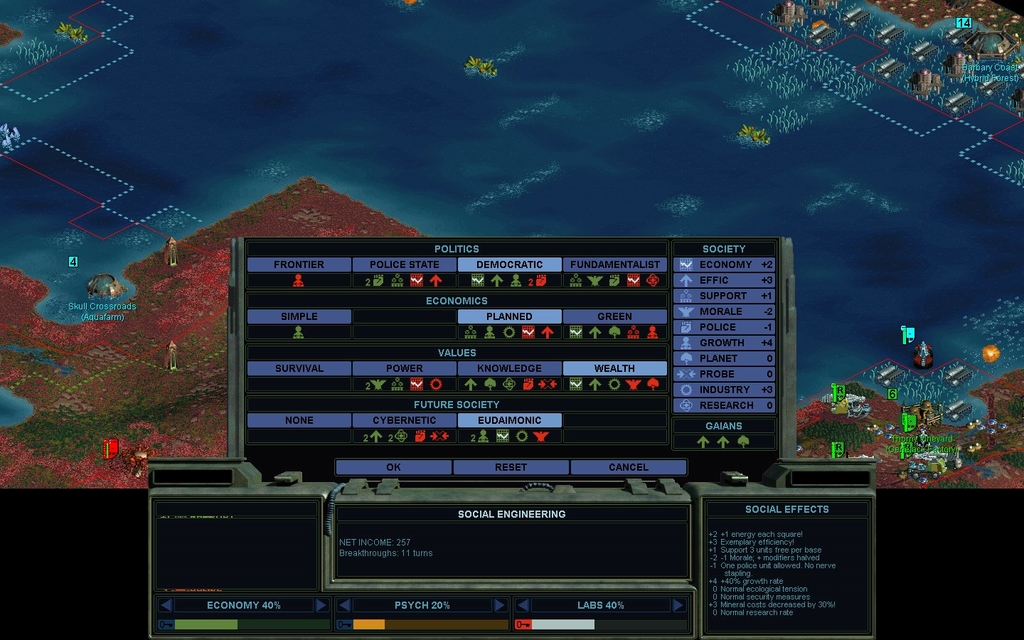Decrease Psych allocation with left arrow
The image size is (1024, 640).
pos(343,605)
